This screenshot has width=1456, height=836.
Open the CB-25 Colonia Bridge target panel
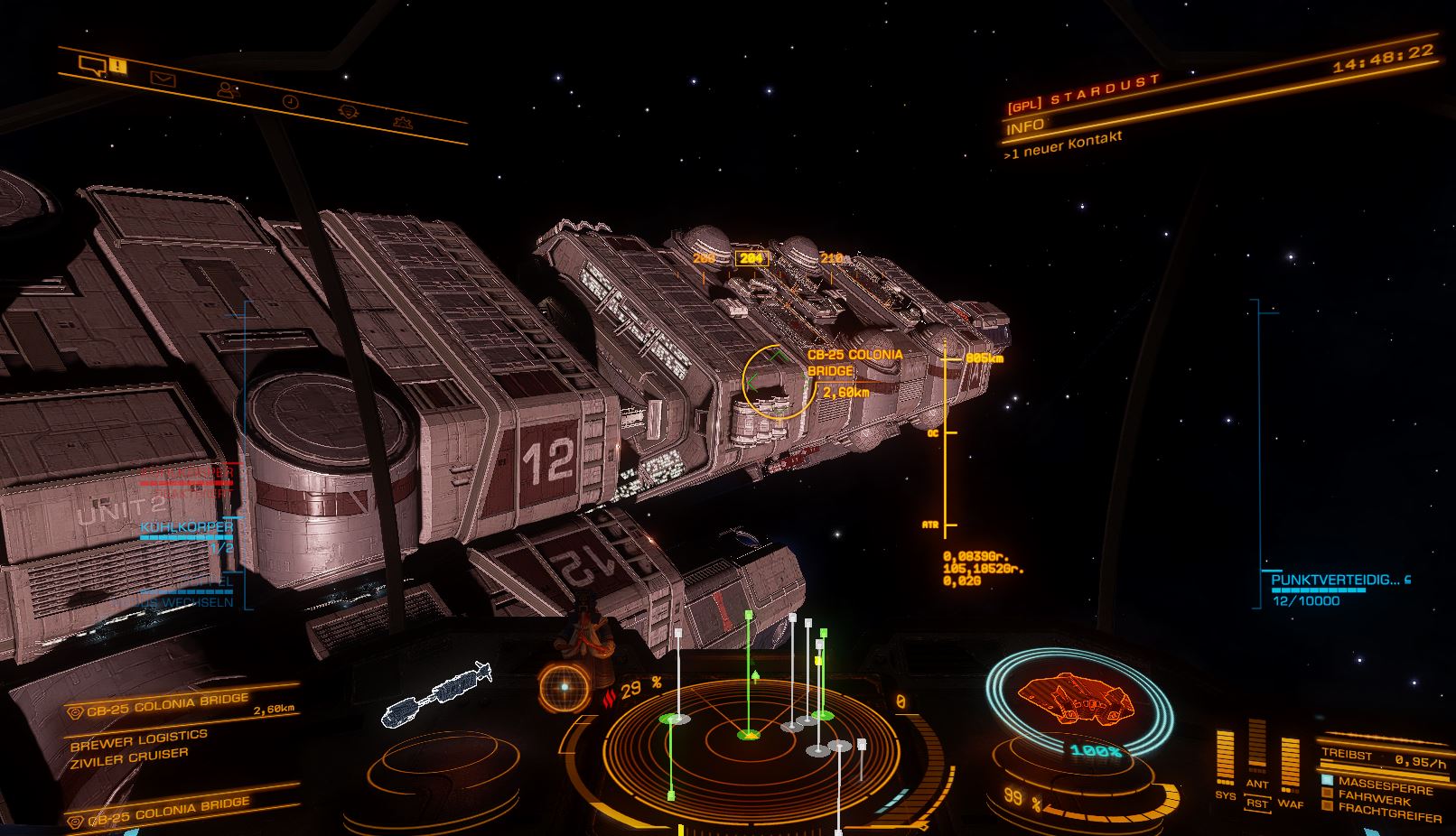(x=168, y=704)
